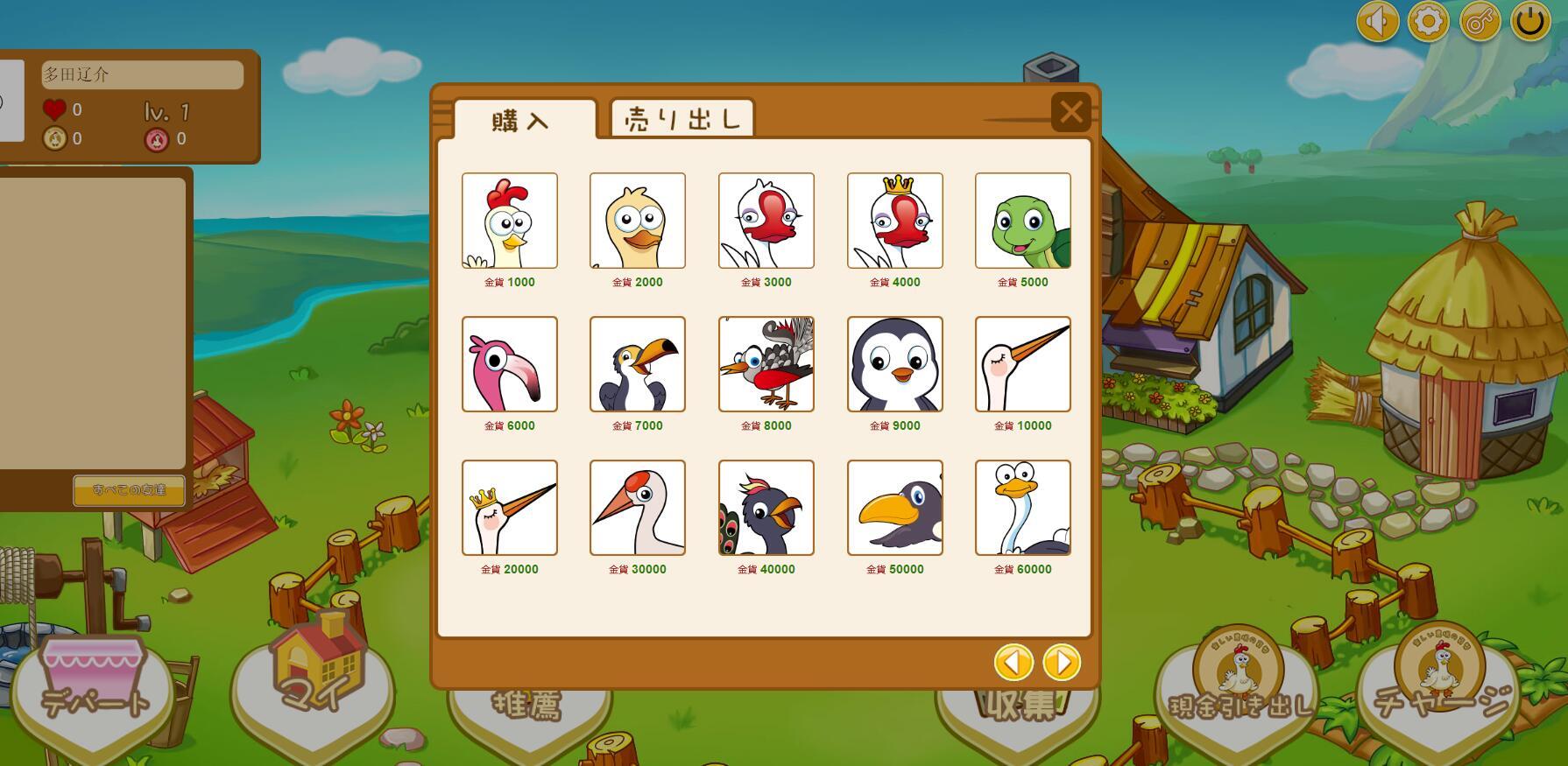The height and width of the screenshot is (766, 1568).
Task: Open settings via the gear icon
Action: tap(1428, 21)
